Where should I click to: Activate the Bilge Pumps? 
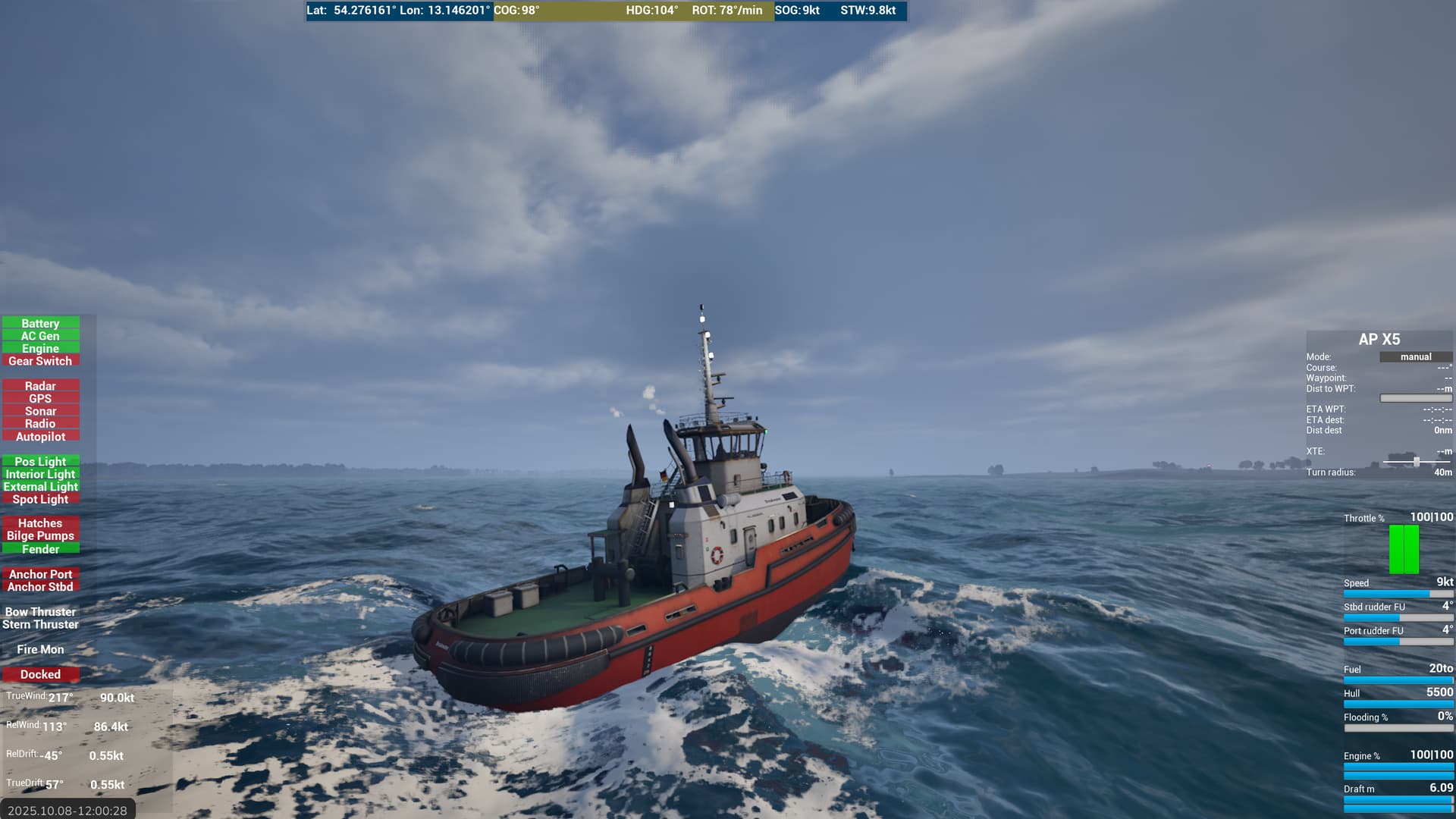[40, 536]
